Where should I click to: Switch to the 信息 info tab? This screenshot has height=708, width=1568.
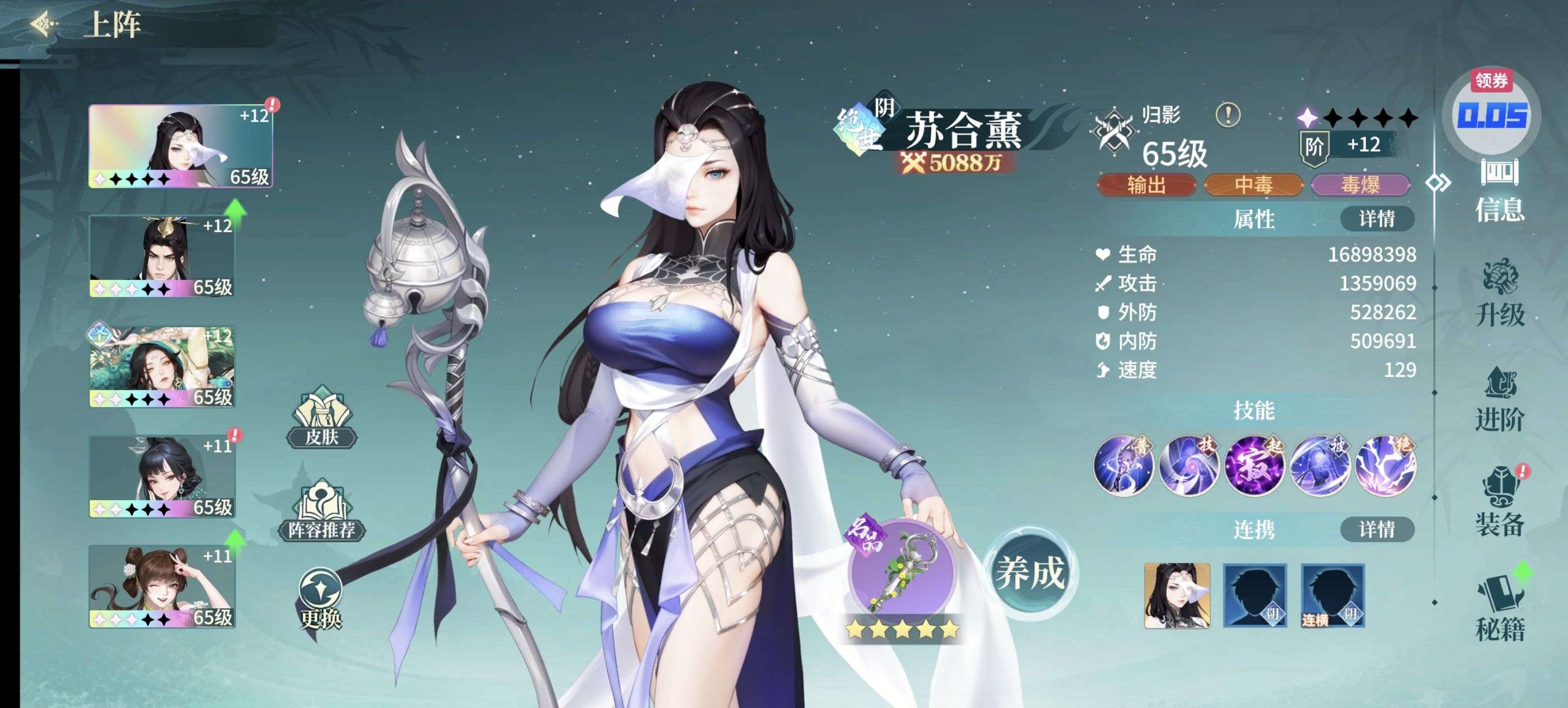point(1499,191)
